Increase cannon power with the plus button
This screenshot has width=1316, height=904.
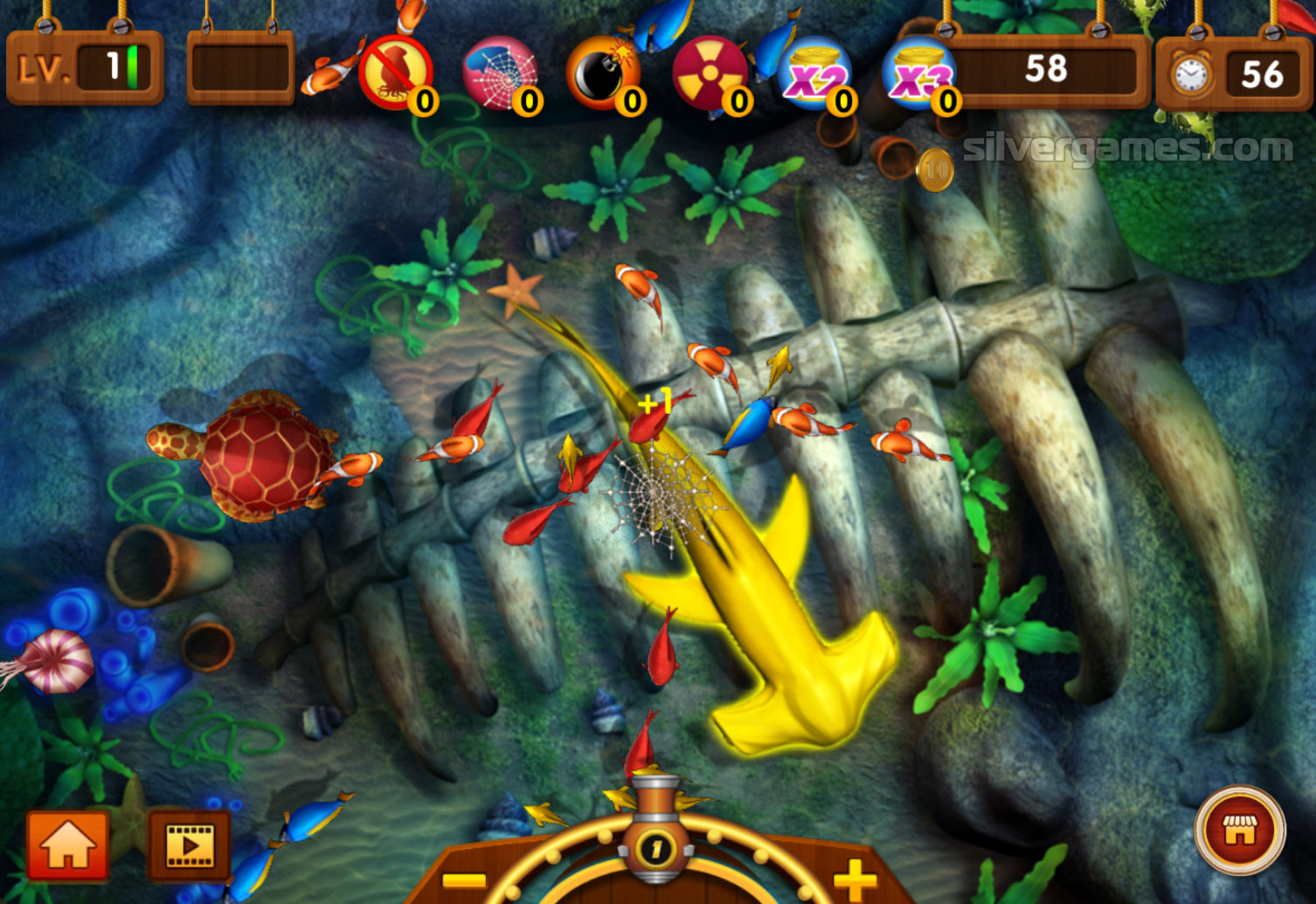854,878
